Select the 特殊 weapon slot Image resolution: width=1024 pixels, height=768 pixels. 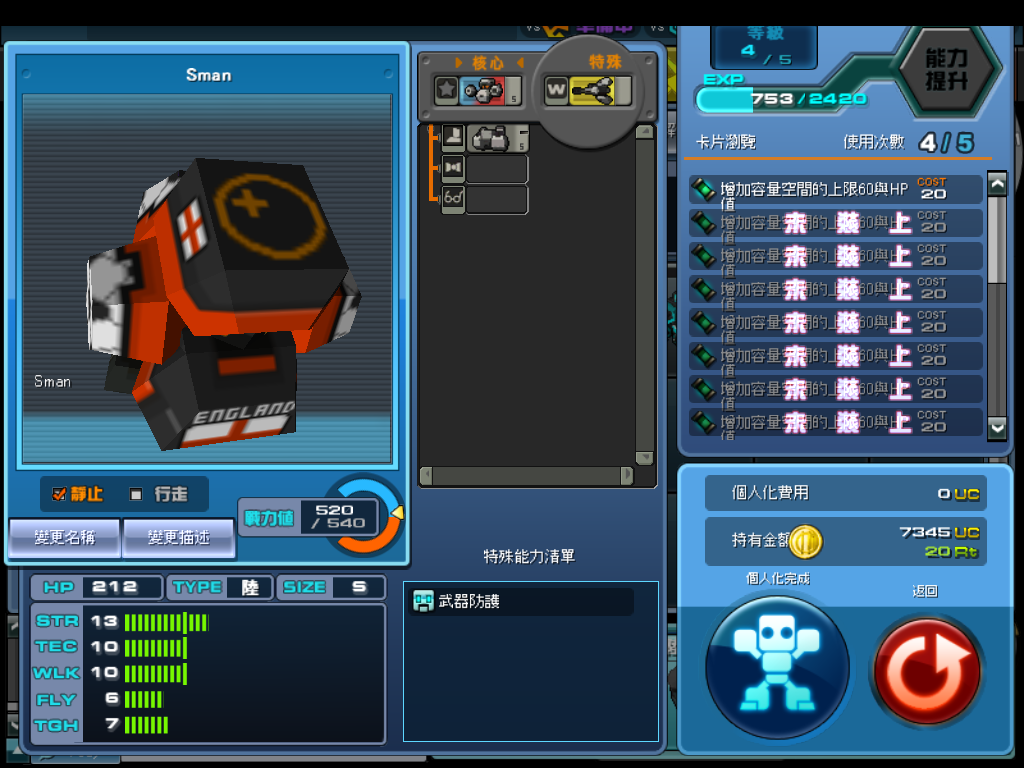tap(588, 91)
